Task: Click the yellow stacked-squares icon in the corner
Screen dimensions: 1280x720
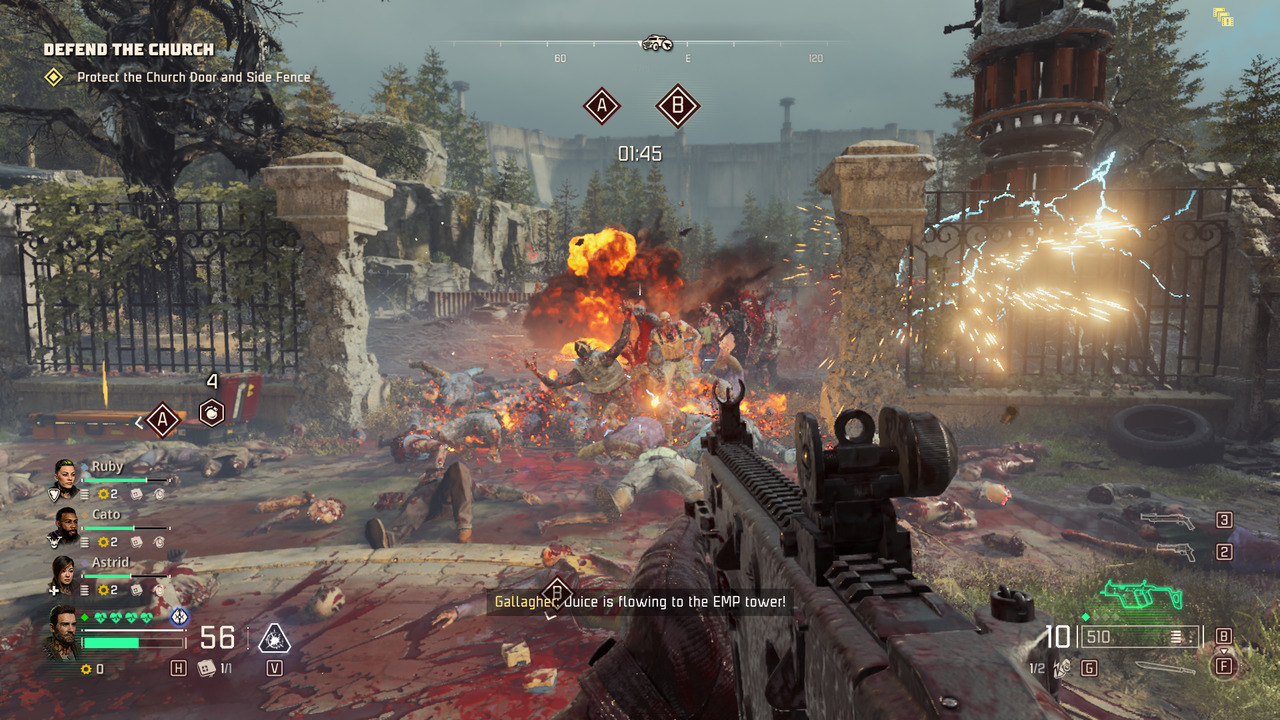Action: click(x=1222, y=17)
